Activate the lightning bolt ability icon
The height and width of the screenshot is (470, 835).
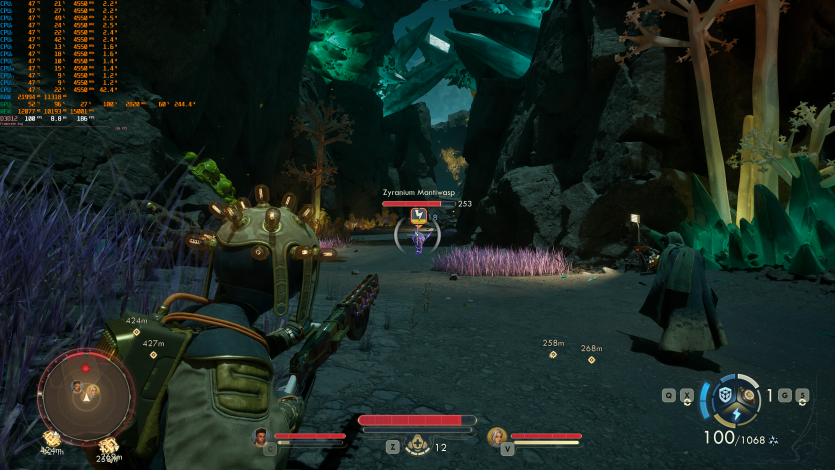click(x=737, y=415)
